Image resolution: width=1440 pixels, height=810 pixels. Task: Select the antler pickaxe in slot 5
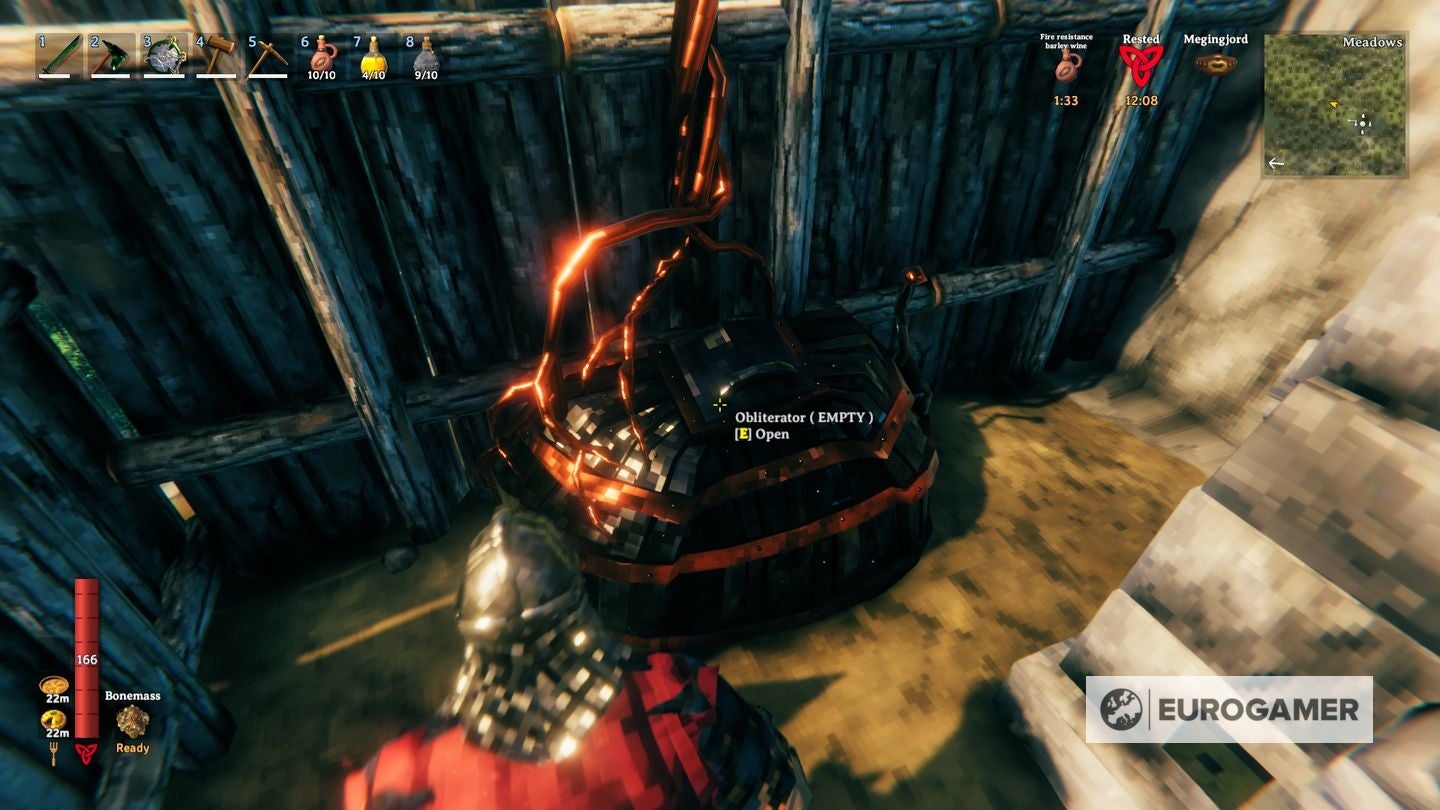click(x=270, y=55)
